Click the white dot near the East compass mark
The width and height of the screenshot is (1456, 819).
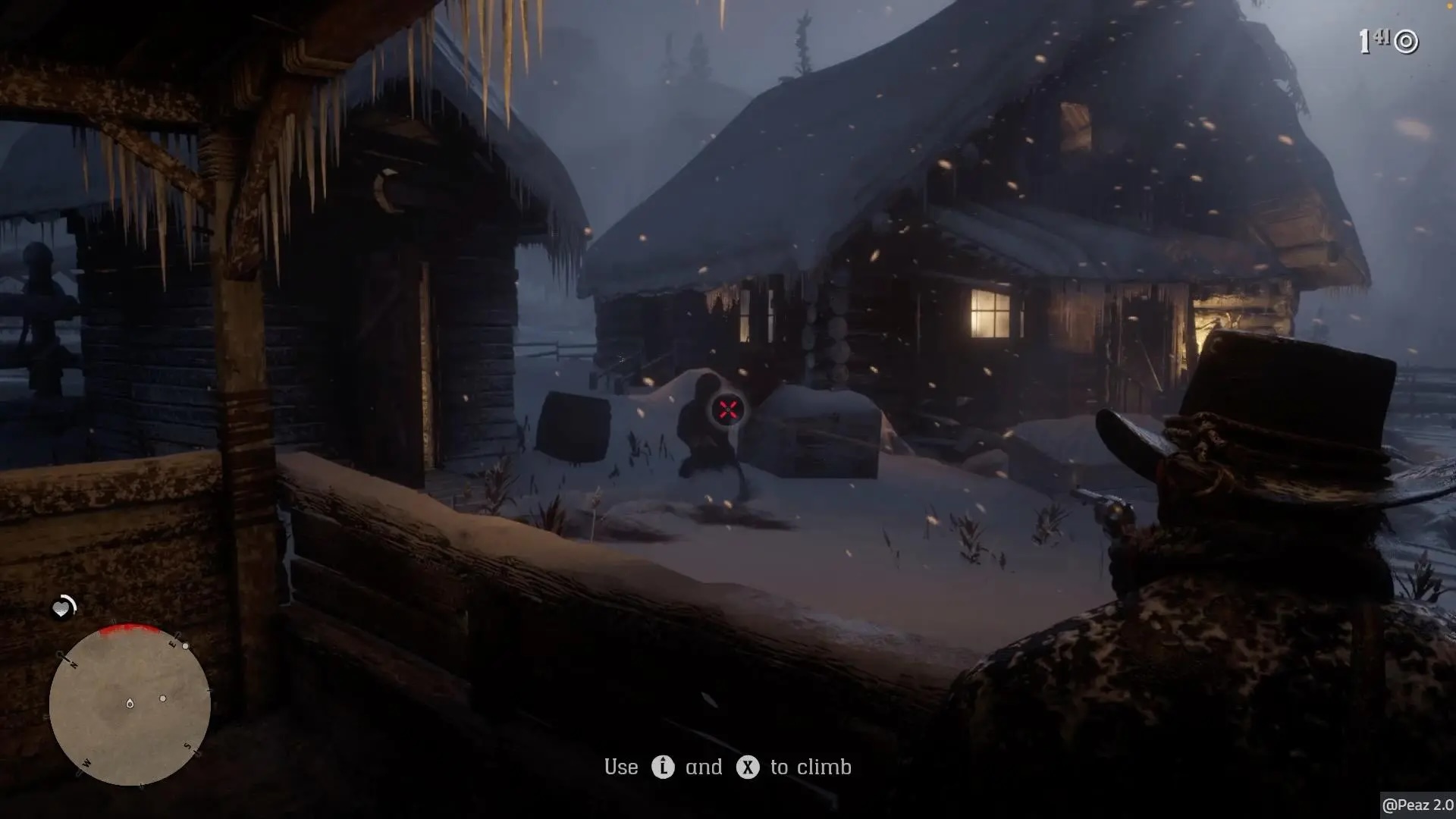click(186, 646)
